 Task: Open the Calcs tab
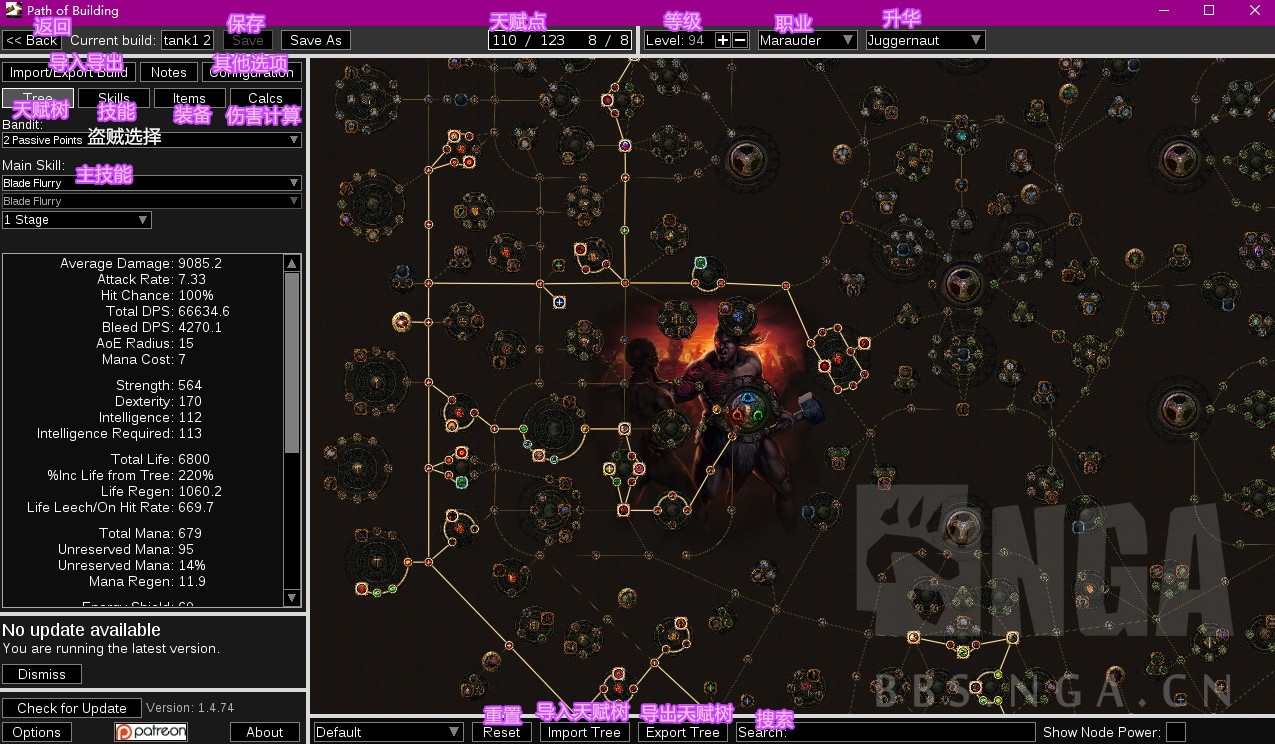pos(265,98)
